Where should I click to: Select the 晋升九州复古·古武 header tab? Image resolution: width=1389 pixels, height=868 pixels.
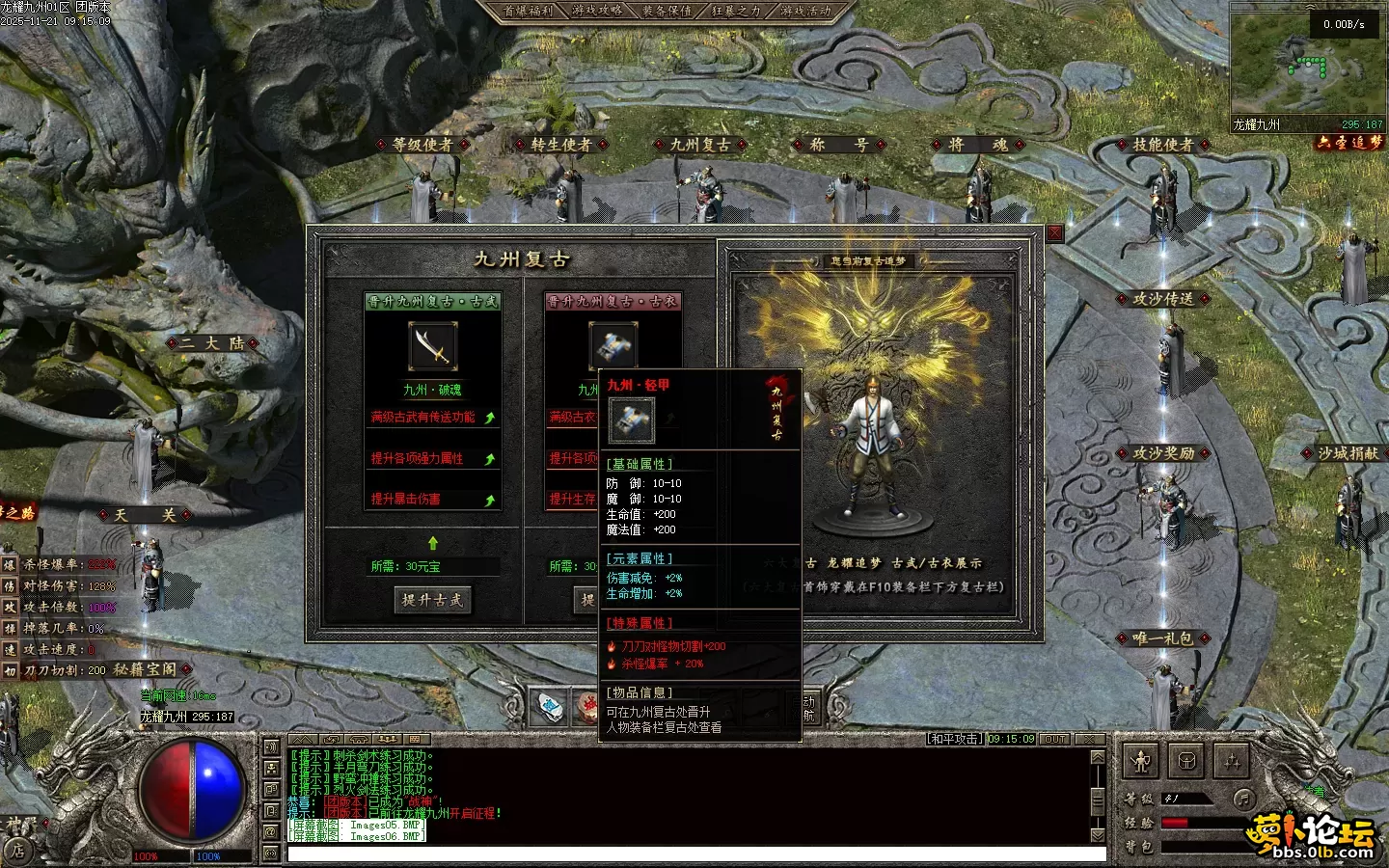432,301
